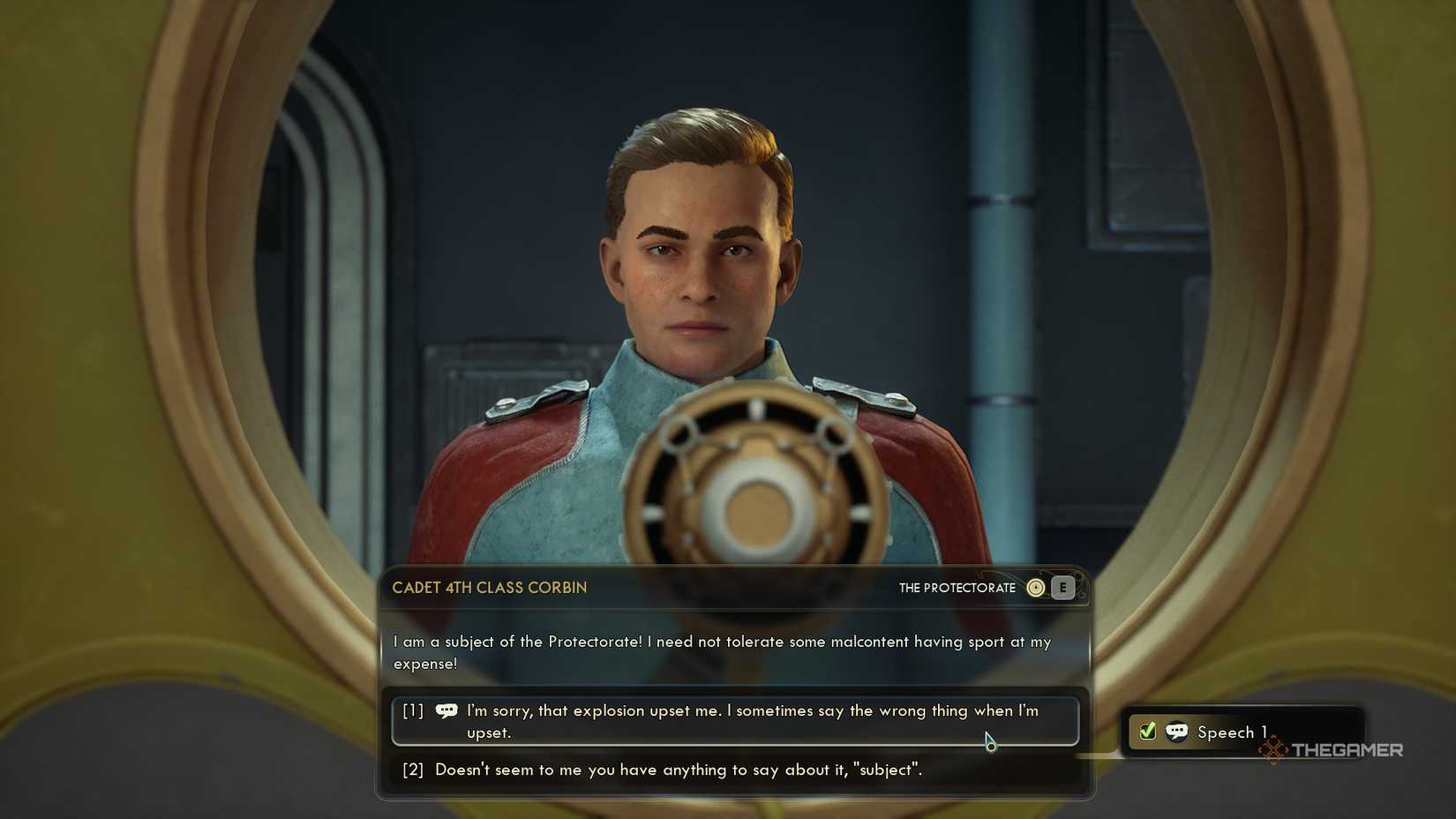Select the gold ring around the clock icon

1036,579
